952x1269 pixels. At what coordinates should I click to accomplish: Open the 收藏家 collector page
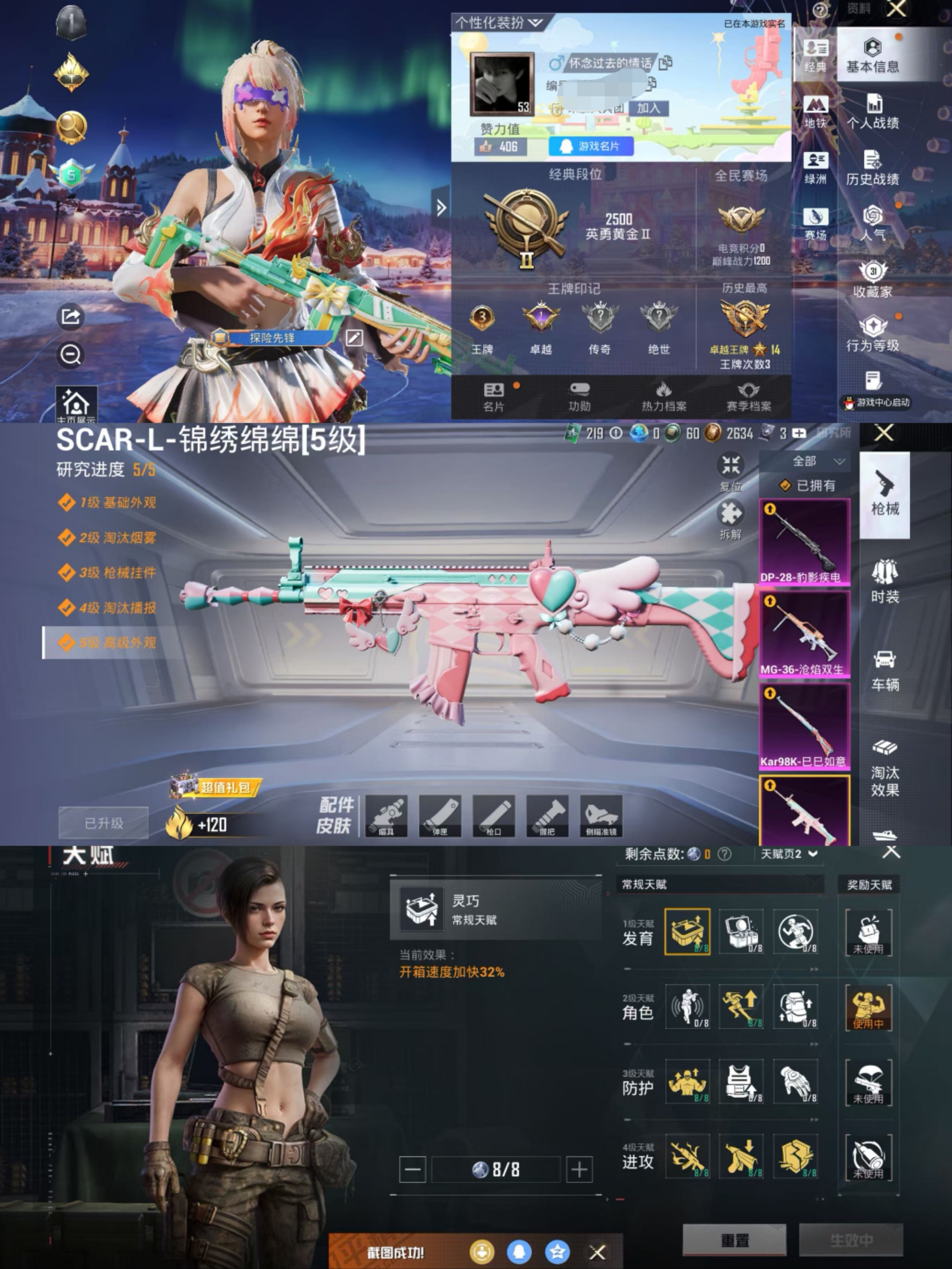(x=872, y=280)
